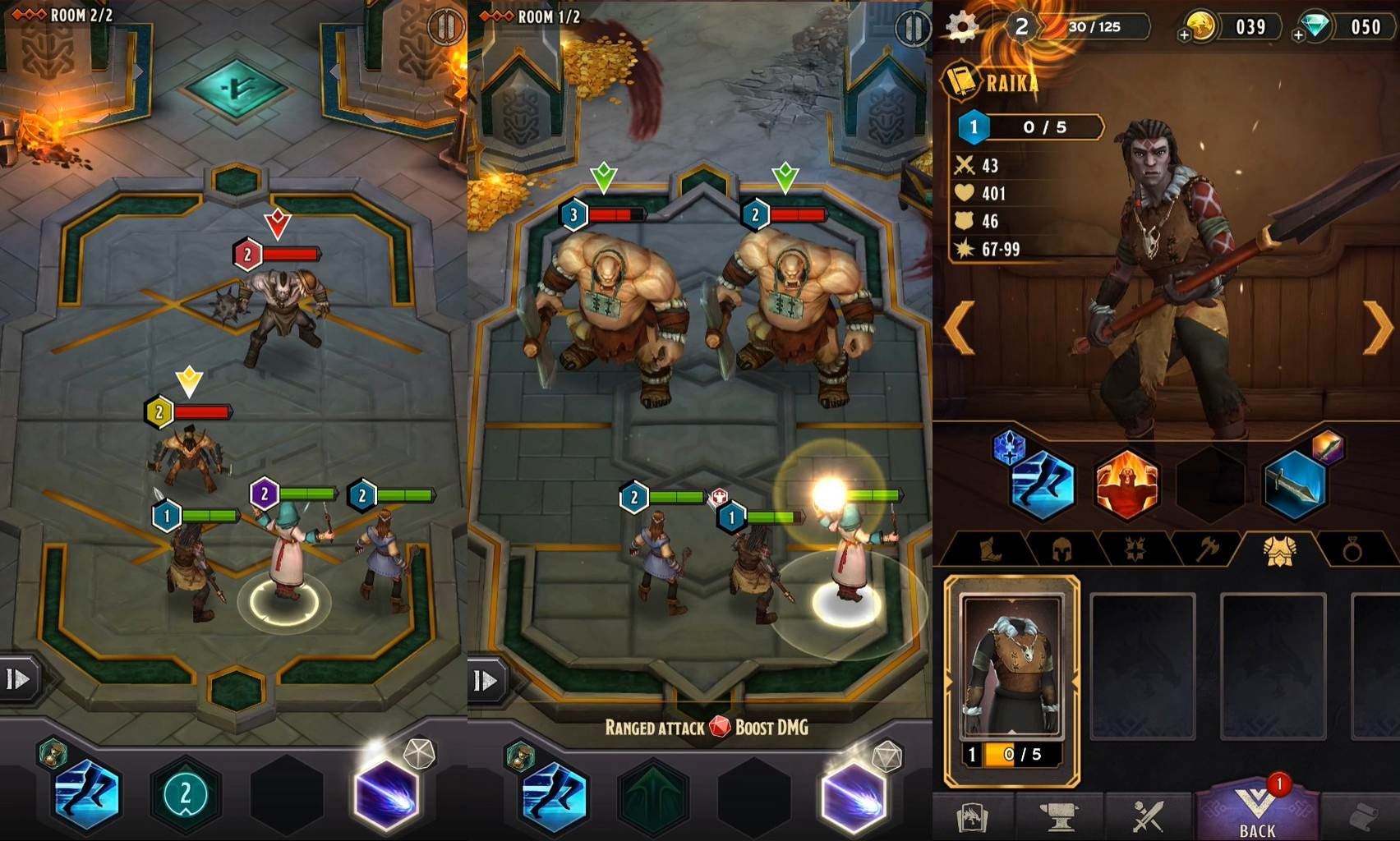1400x841 pixels.
Task: Open the crossed swords battle menu
Action: click(x=1148, y=816)
